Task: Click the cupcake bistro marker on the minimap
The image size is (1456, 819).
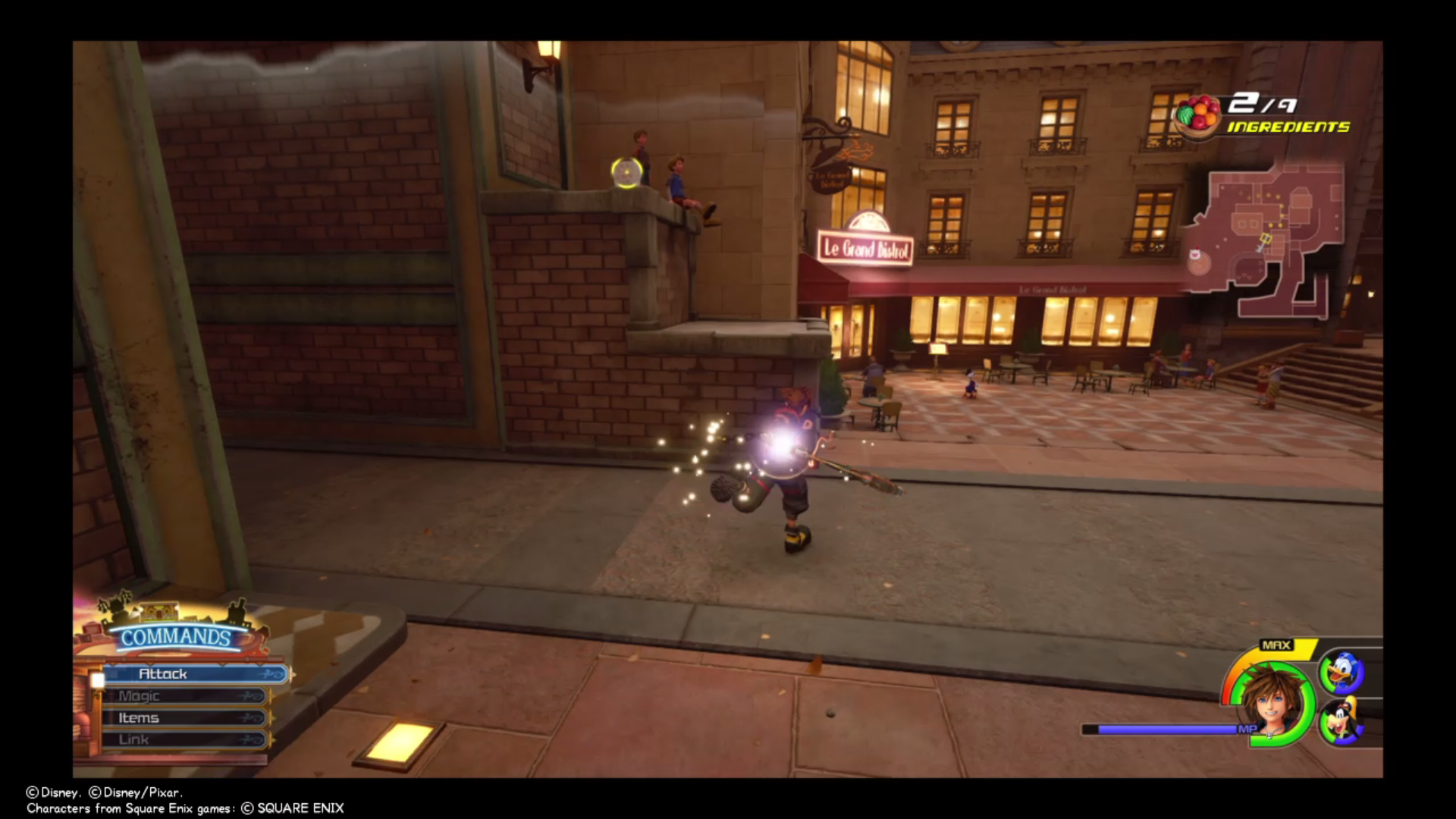Action: 1195,253
